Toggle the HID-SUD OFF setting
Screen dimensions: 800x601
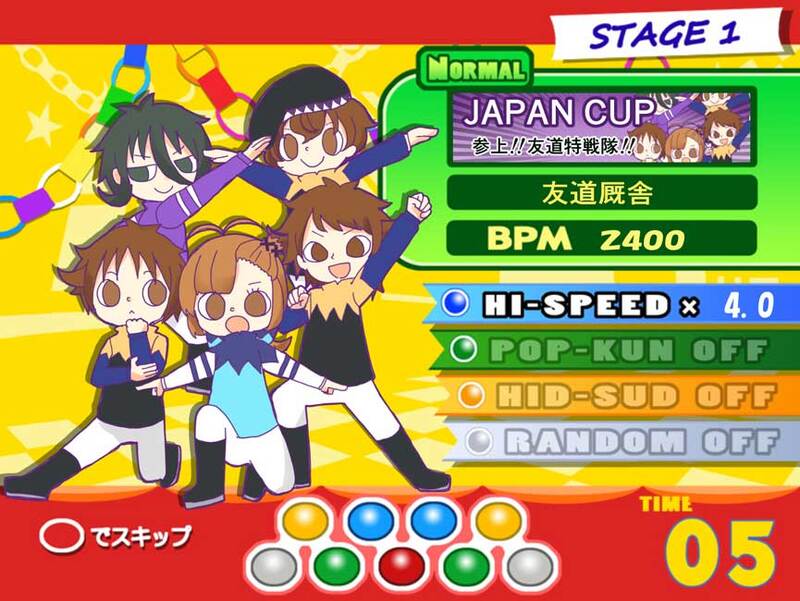point(610,396)
